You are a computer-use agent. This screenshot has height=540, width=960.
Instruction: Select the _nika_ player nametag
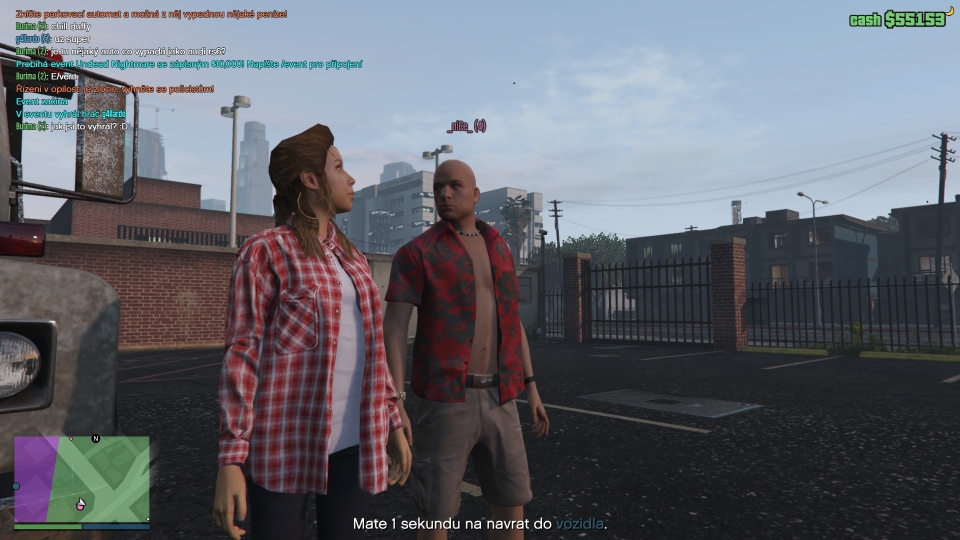tap(466, 126)
